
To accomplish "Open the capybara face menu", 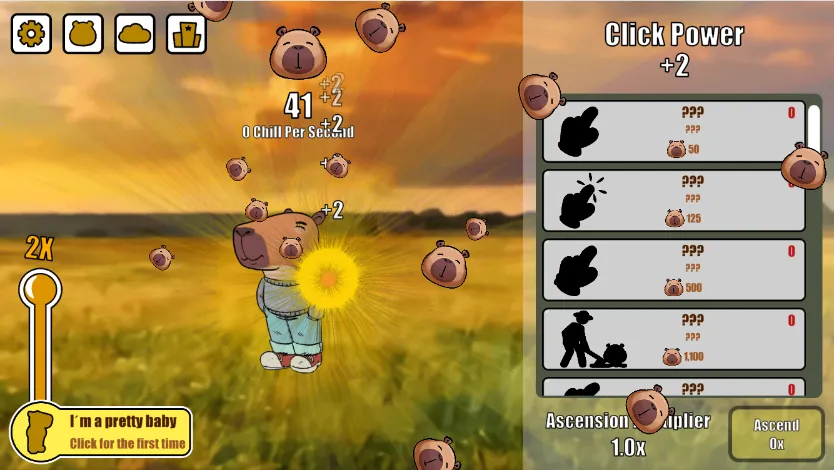I will (x=83, y=34).
